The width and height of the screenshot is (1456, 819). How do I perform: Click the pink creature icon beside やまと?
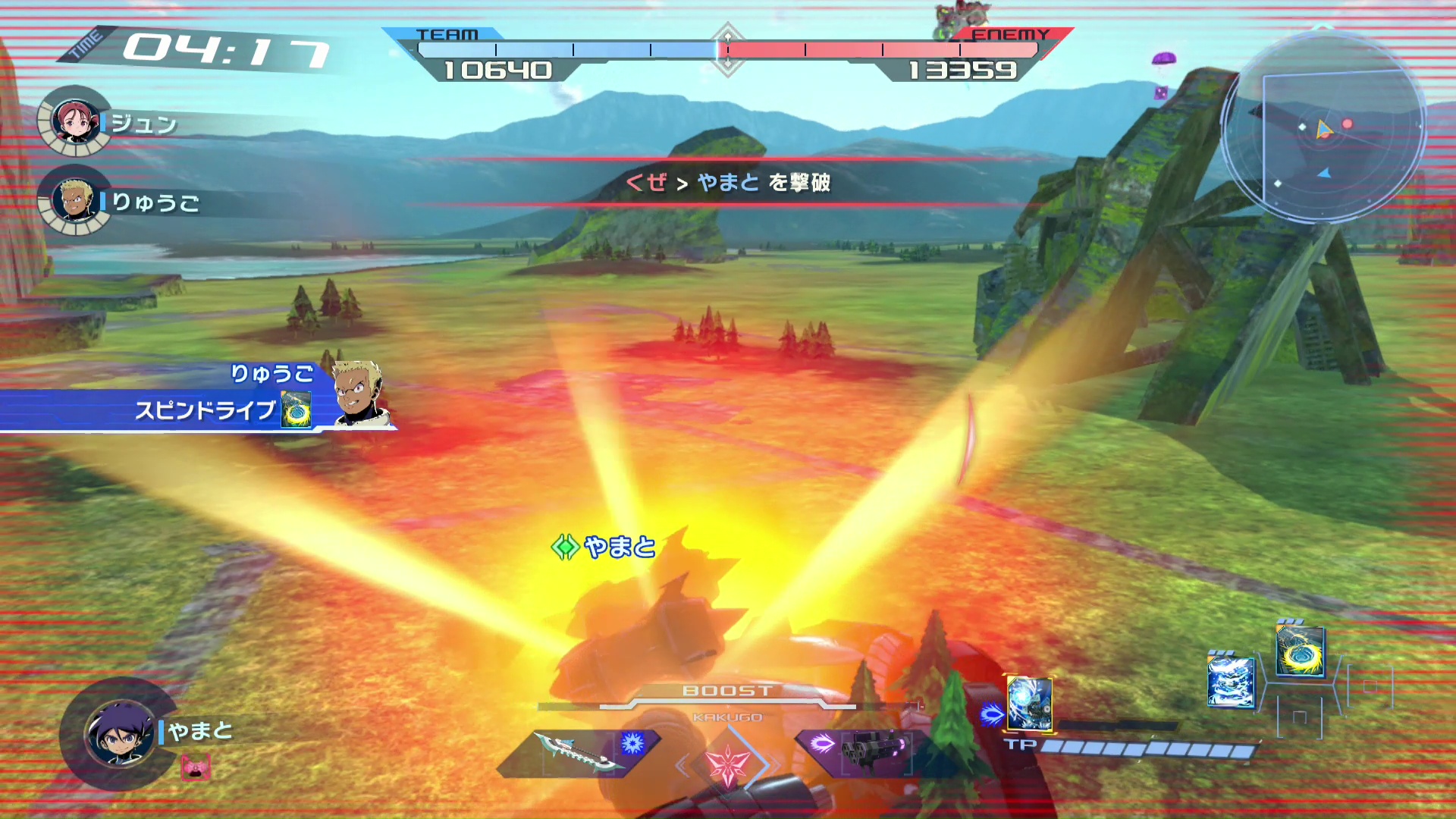point(196,767)
